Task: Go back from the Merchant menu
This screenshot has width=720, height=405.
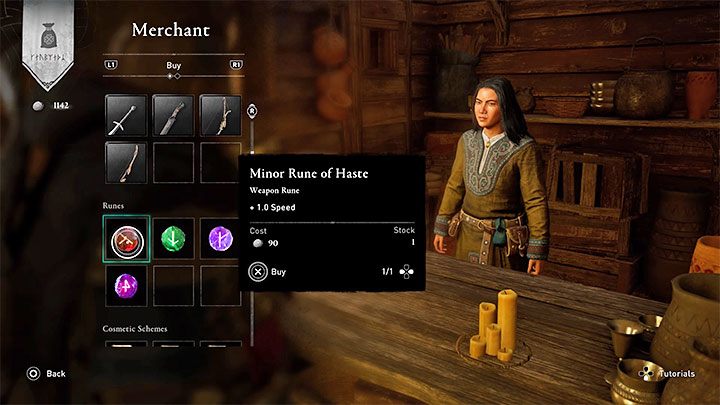Action: 47,373
